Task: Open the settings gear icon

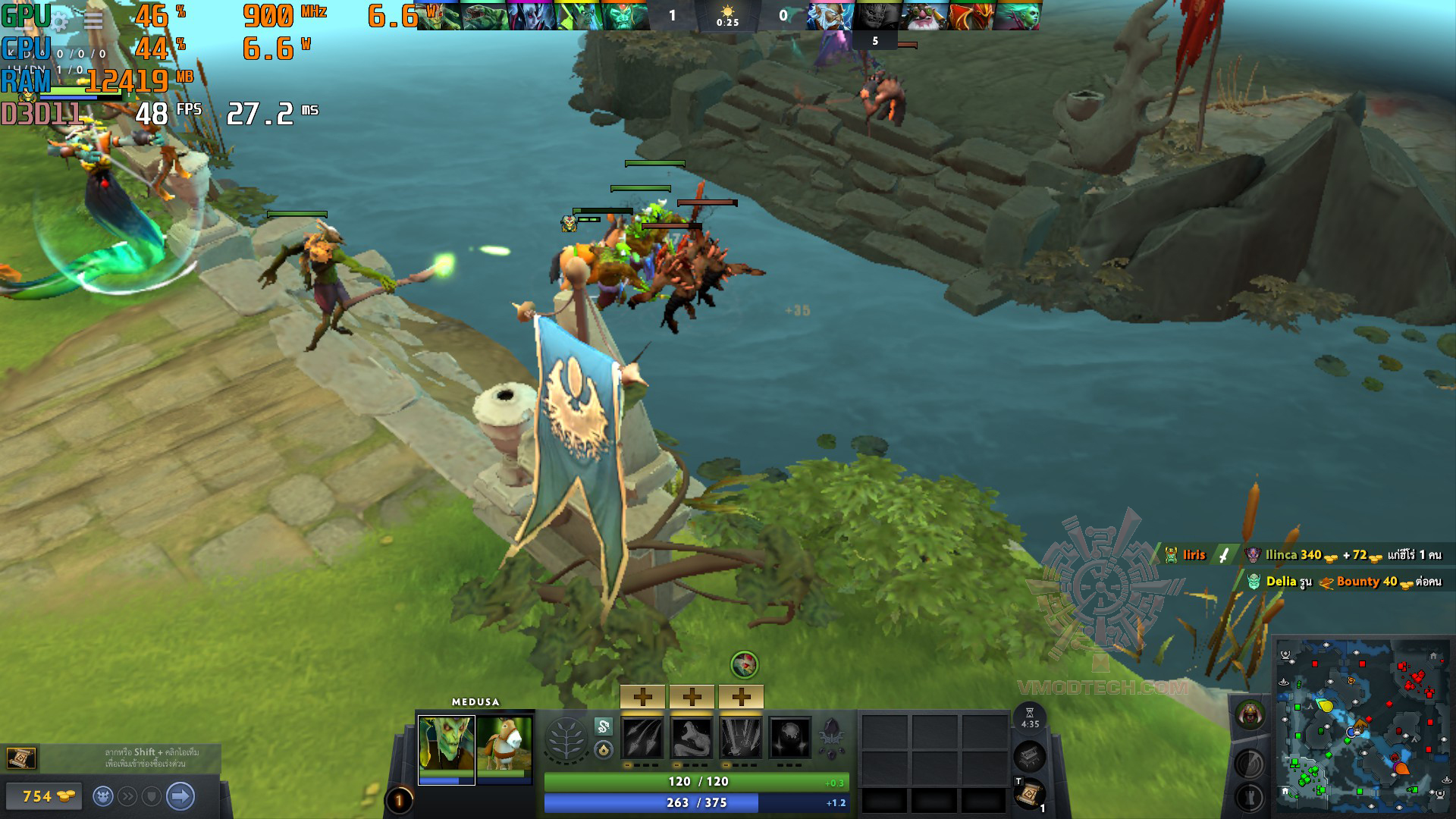Action: pos(61,20)
